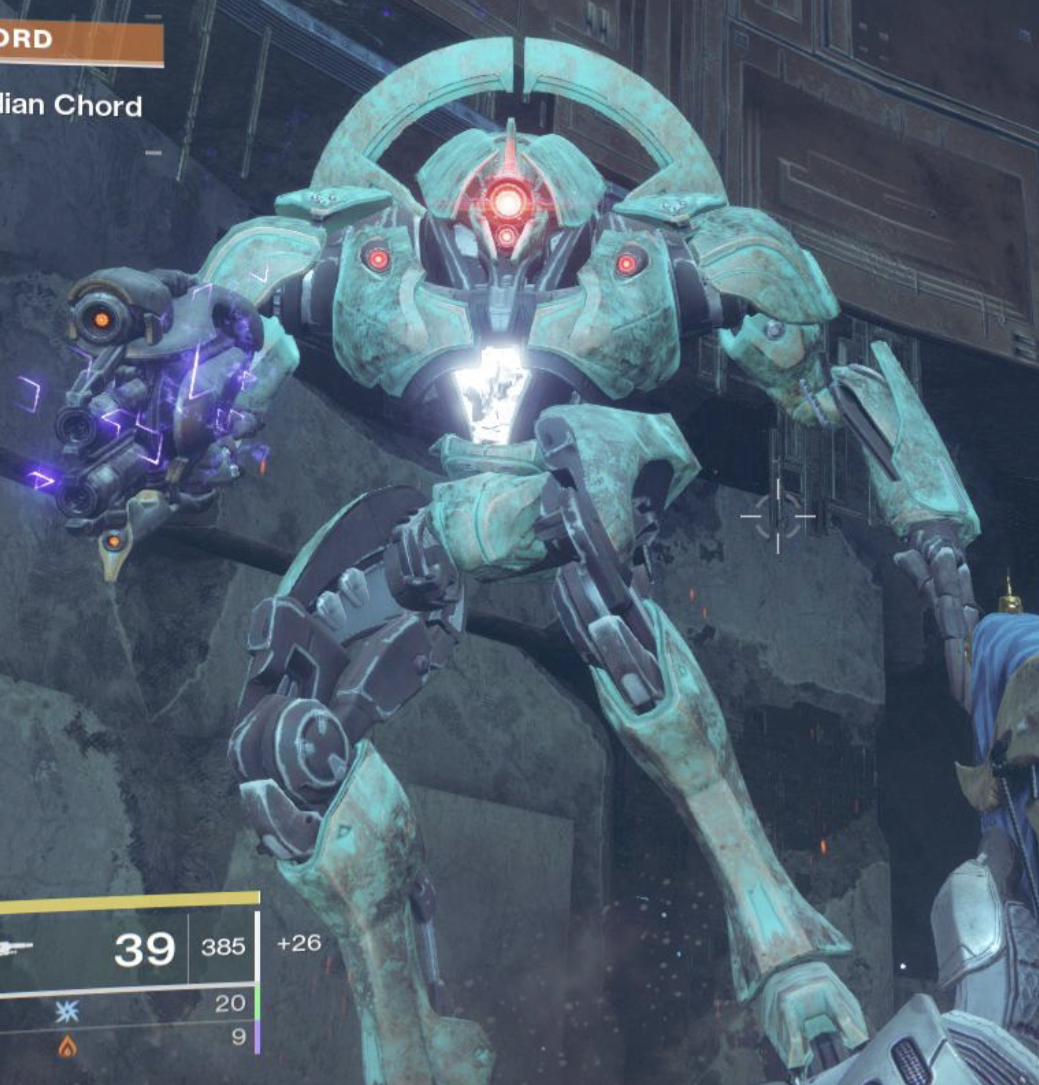Select the equipped weapon silhouette icon
This screenshot has height=1085, width=1039.
(x=17, y=947)
